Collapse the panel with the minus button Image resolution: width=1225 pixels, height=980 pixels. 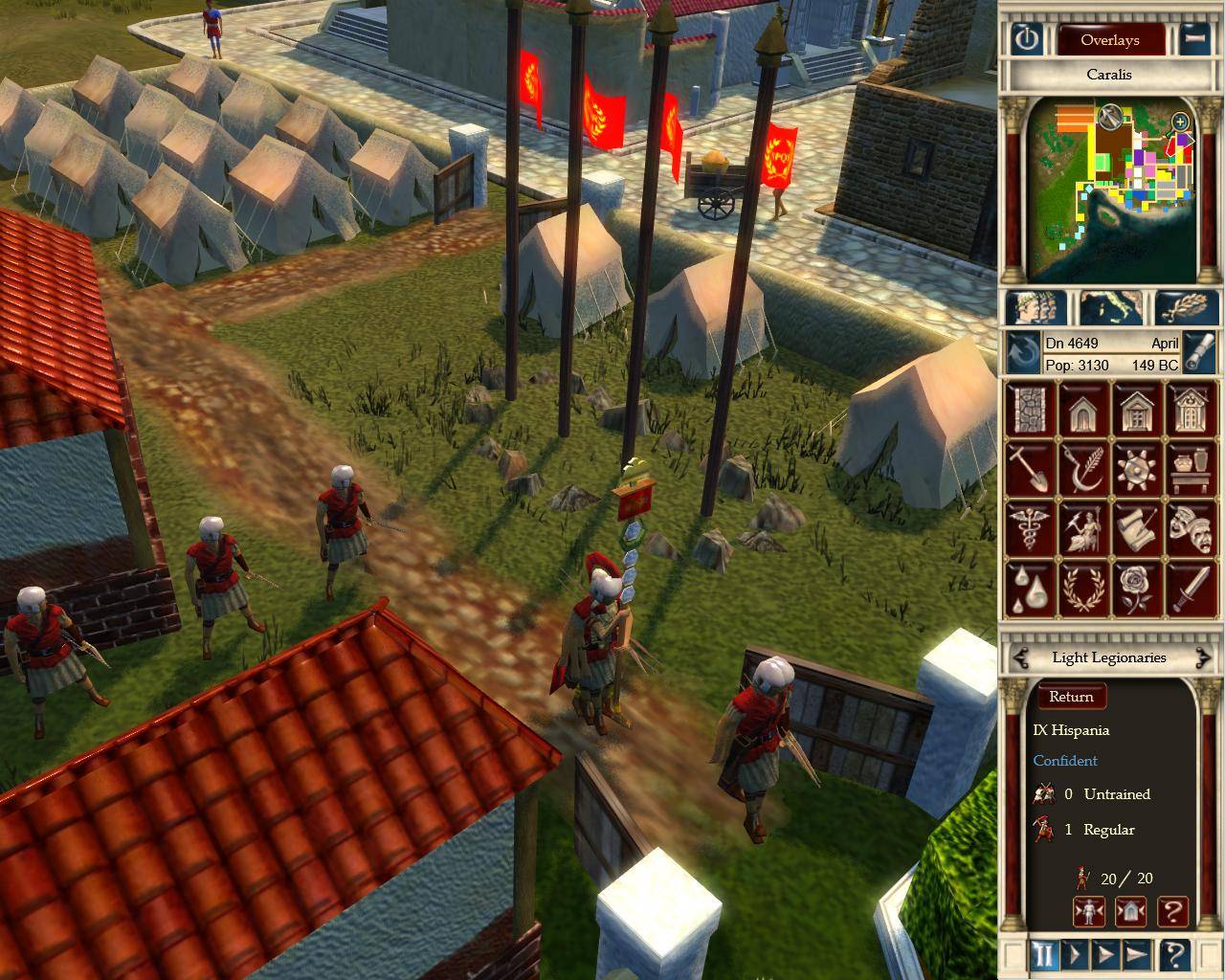(x=1192, y=40)
